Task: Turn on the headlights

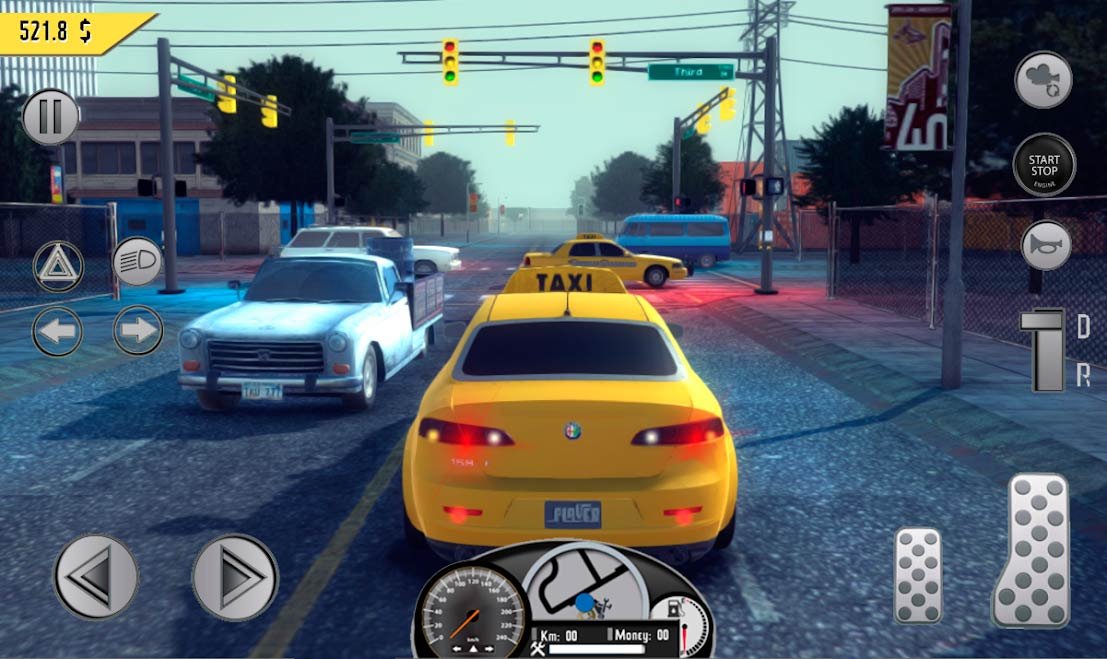Action: pos(137,263)
